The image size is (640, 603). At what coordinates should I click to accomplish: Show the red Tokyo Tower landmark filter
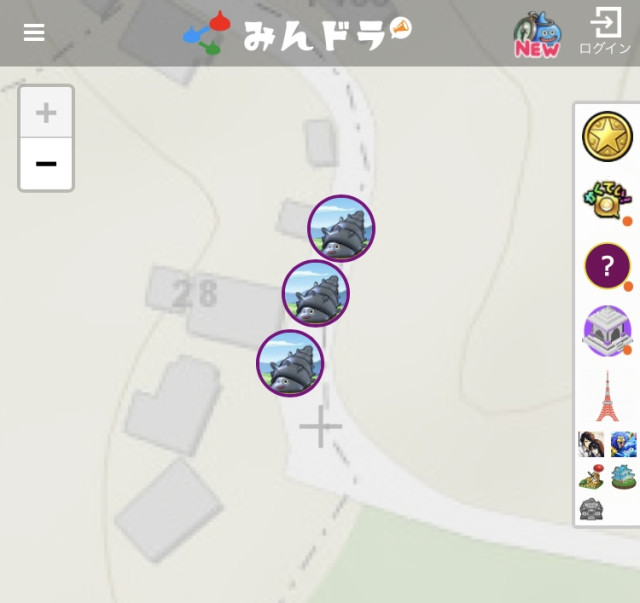[x=607, y=396]
